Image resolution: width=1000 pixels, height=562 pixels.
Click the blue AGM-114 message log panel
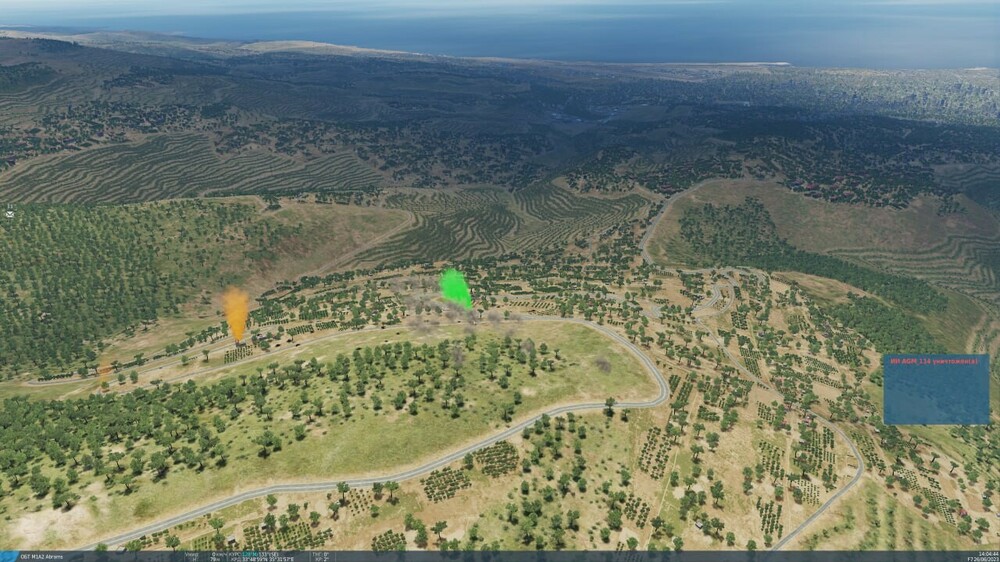click(935, 389)
